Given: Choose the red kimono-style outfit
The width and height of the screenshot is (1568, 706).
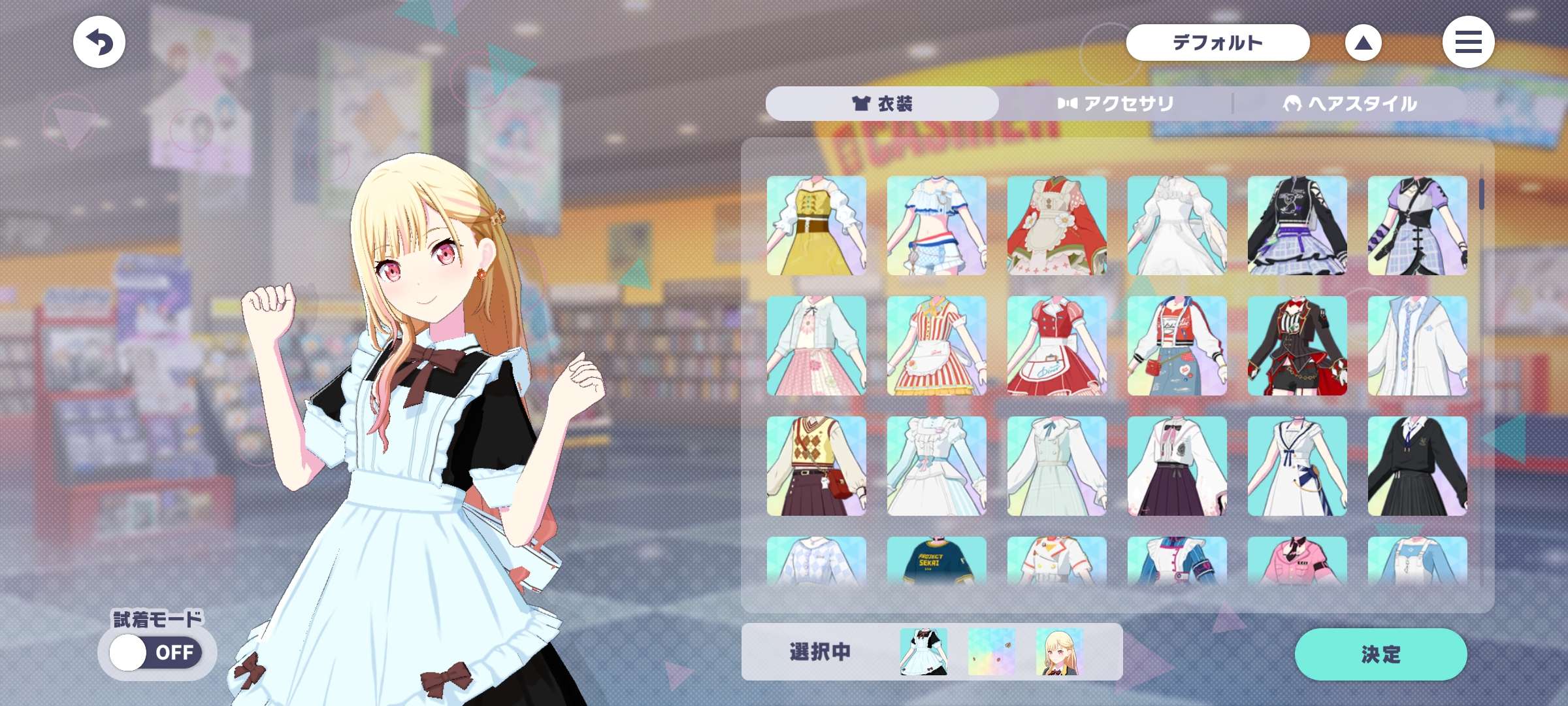Looking at the screenshot, I should coord(1057,226).
